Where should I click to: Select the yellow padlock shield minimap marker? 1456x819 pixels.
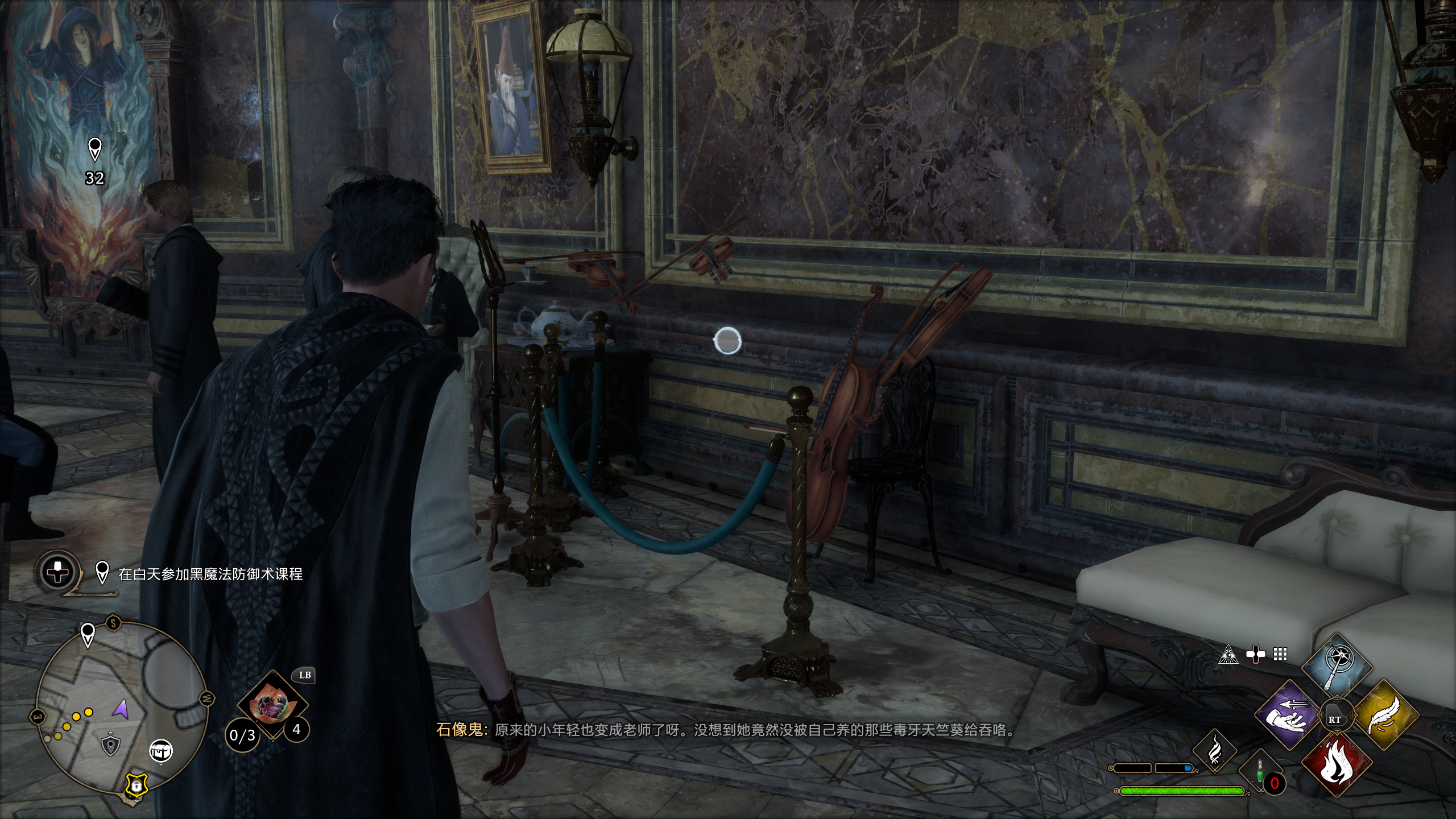pos(136,785)
